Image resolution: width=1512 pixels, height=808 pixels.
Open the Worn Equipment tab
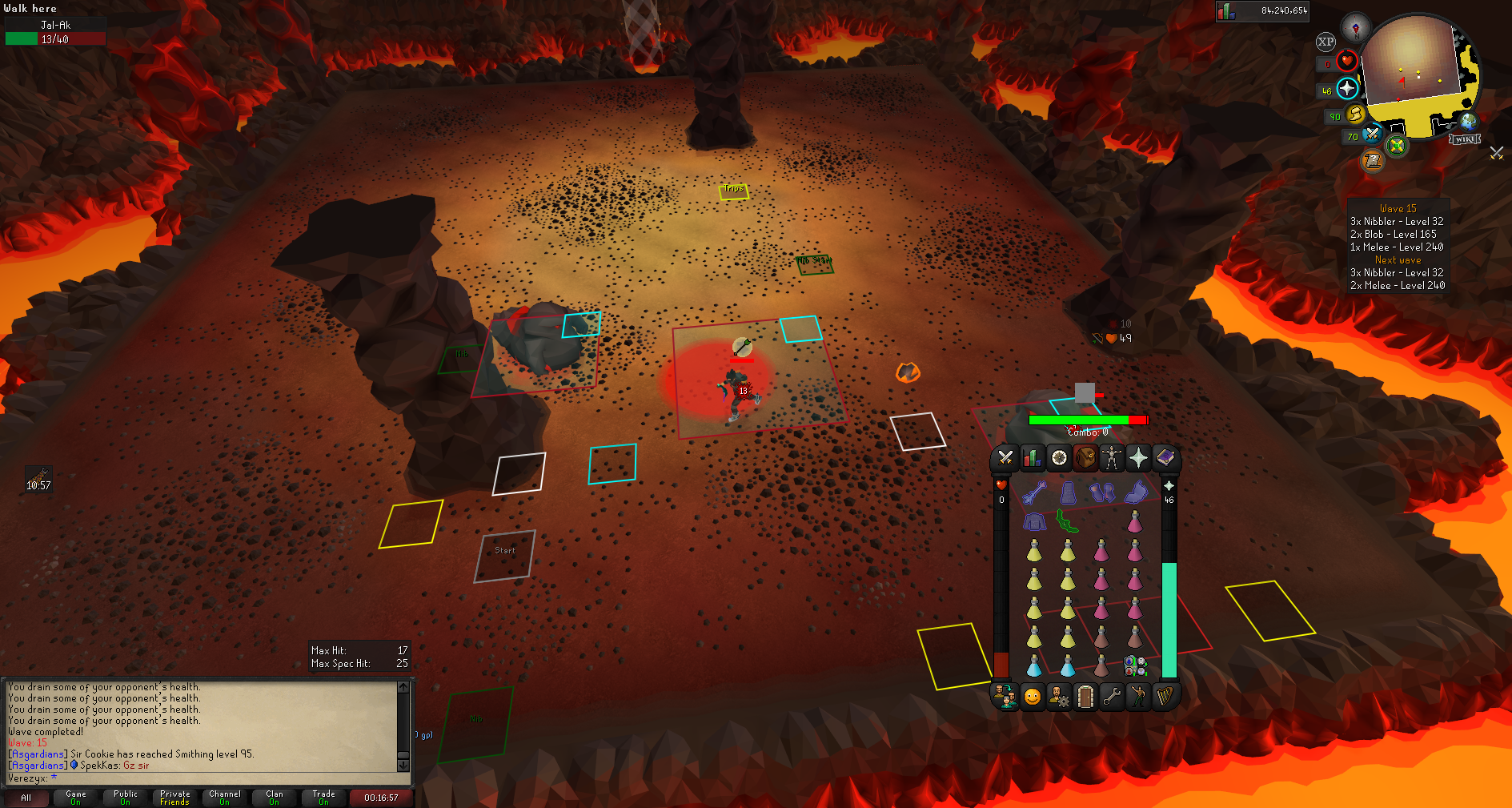coord(1112,457)
